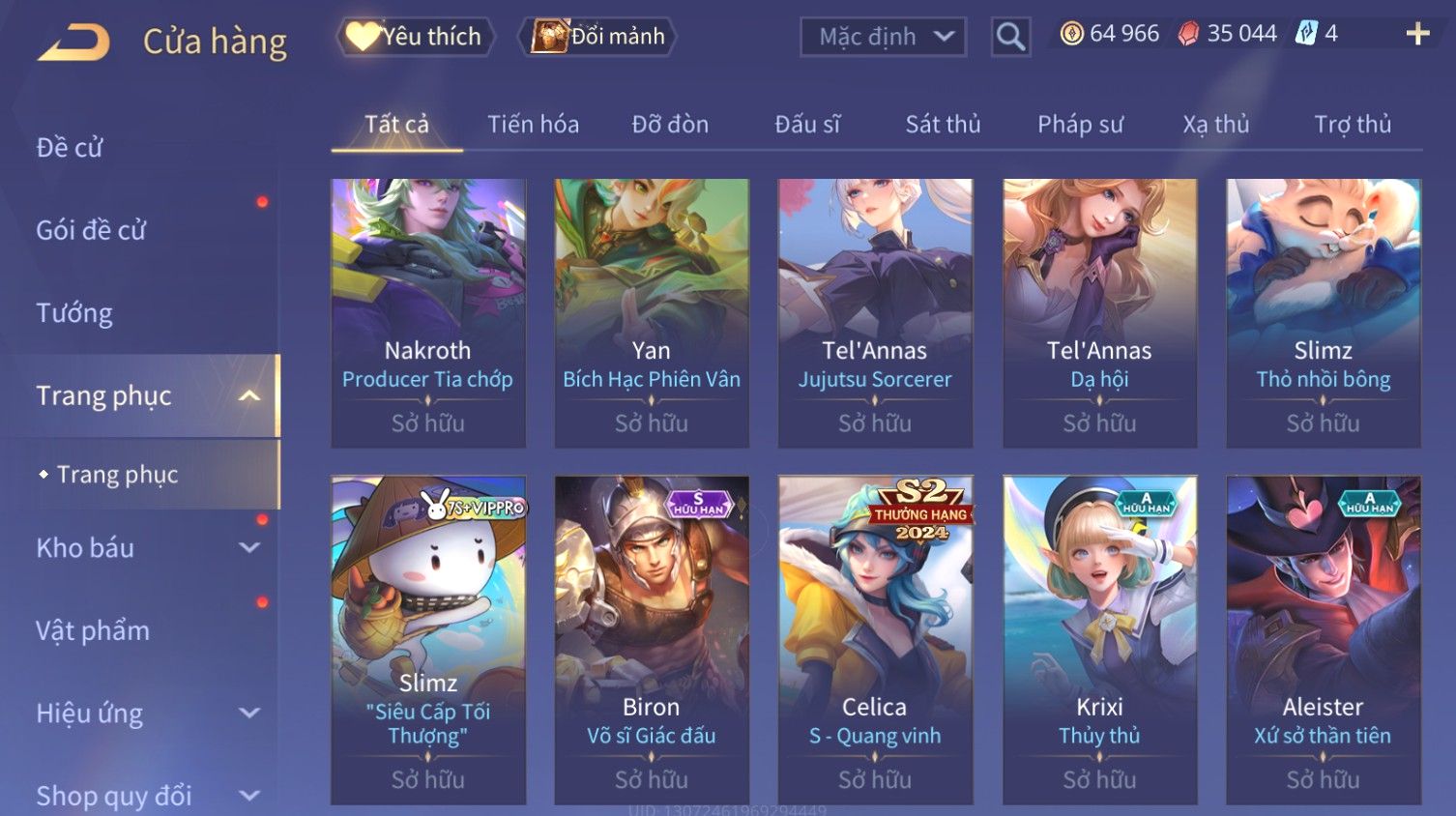This screenshot has width=1456, height=816.
Task: Go back using the return arrow
Action: pos(74,42)
